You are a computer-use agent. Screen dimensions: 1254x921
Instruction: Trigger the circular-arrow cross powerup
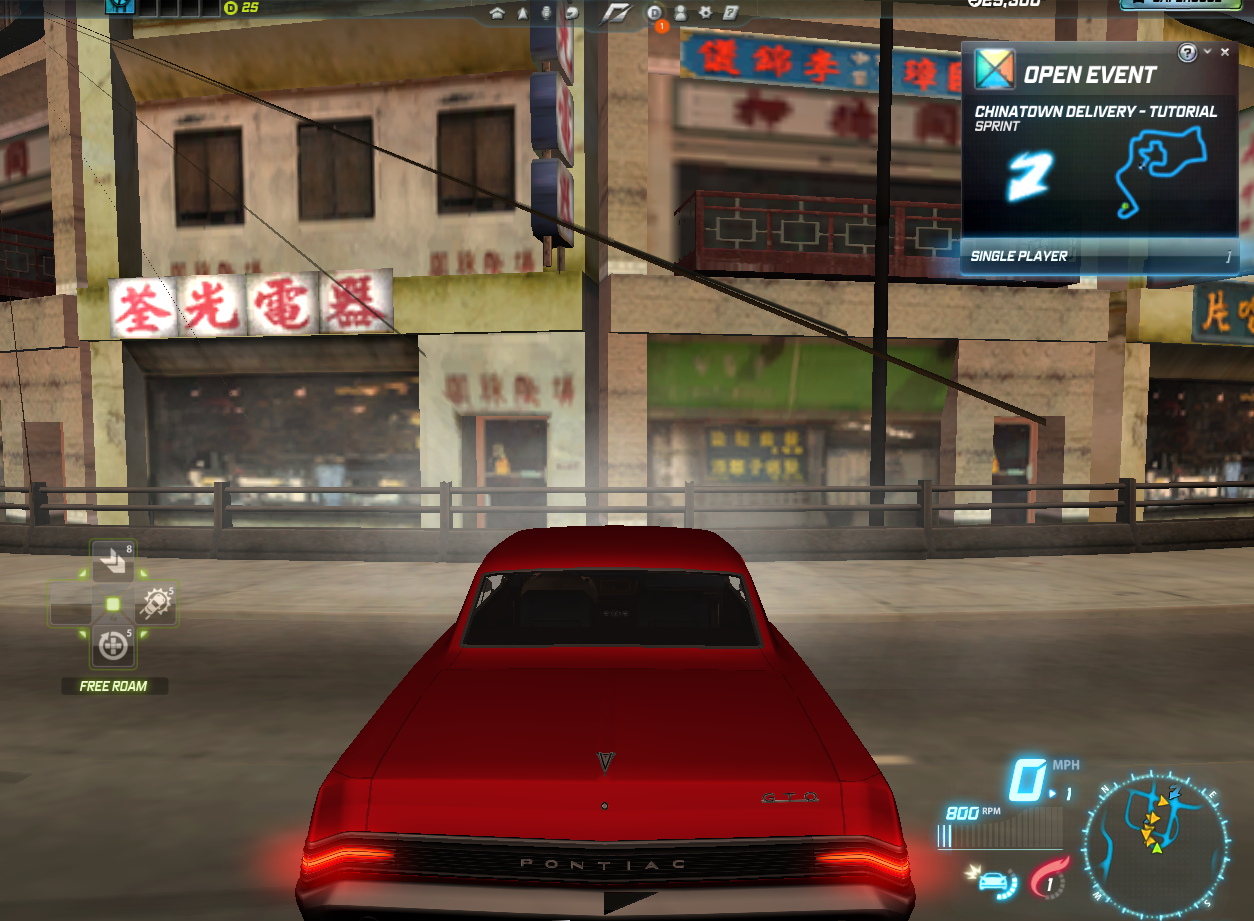113,646
